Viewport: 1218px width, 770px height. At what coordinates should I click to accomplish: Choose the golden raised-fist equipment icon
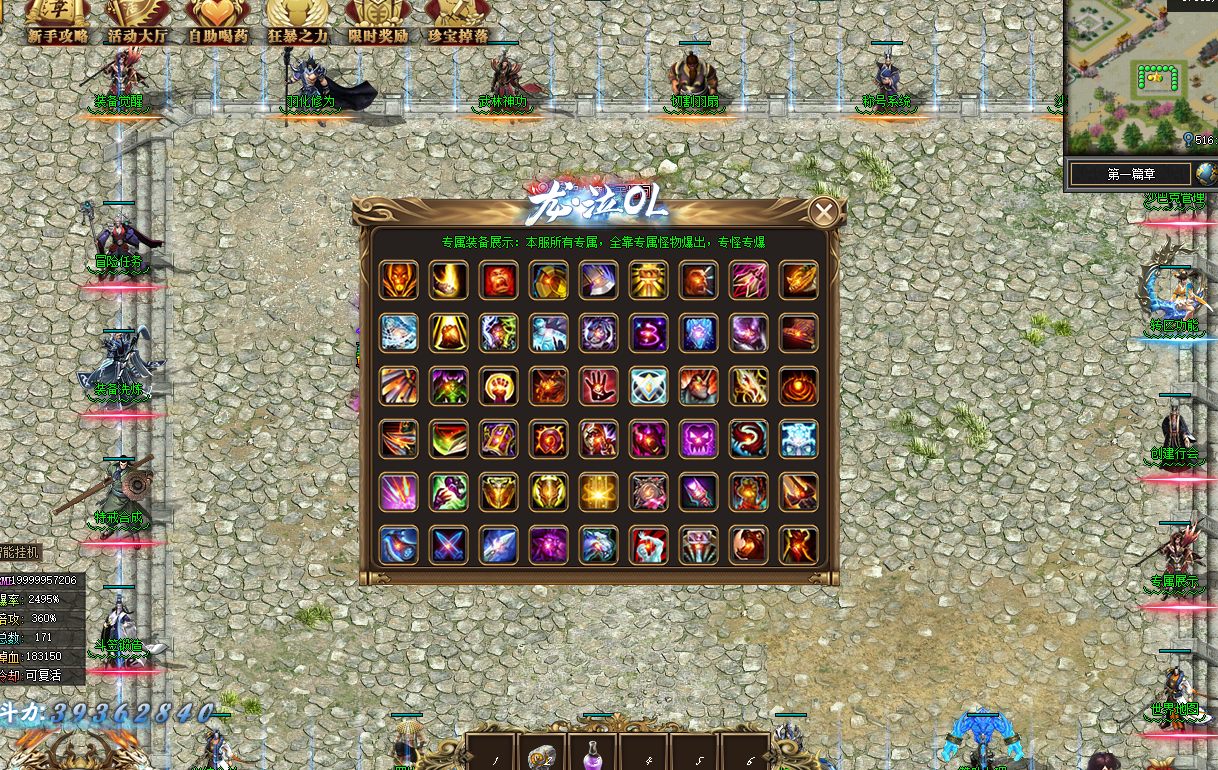coord(498,386)
